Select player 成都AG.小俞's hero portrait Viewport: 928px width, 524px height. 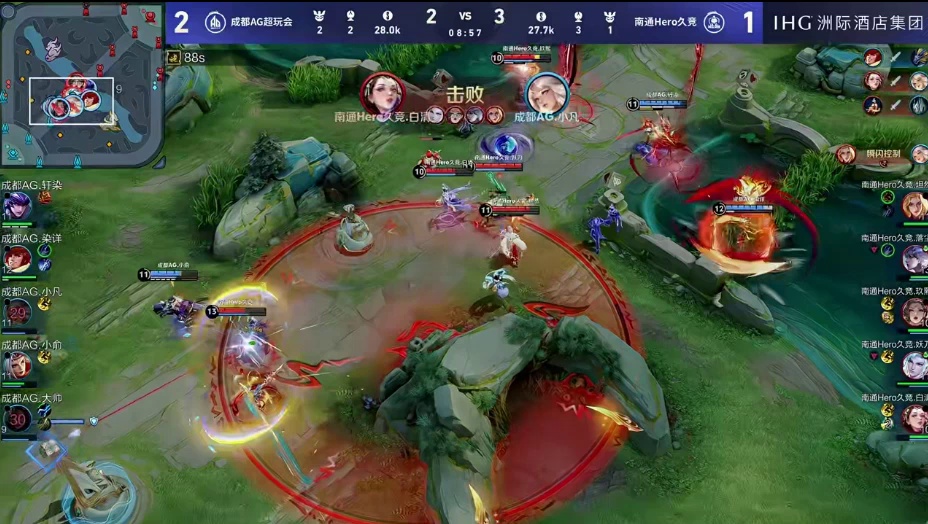pyautogui.click(x=16, y=365)
